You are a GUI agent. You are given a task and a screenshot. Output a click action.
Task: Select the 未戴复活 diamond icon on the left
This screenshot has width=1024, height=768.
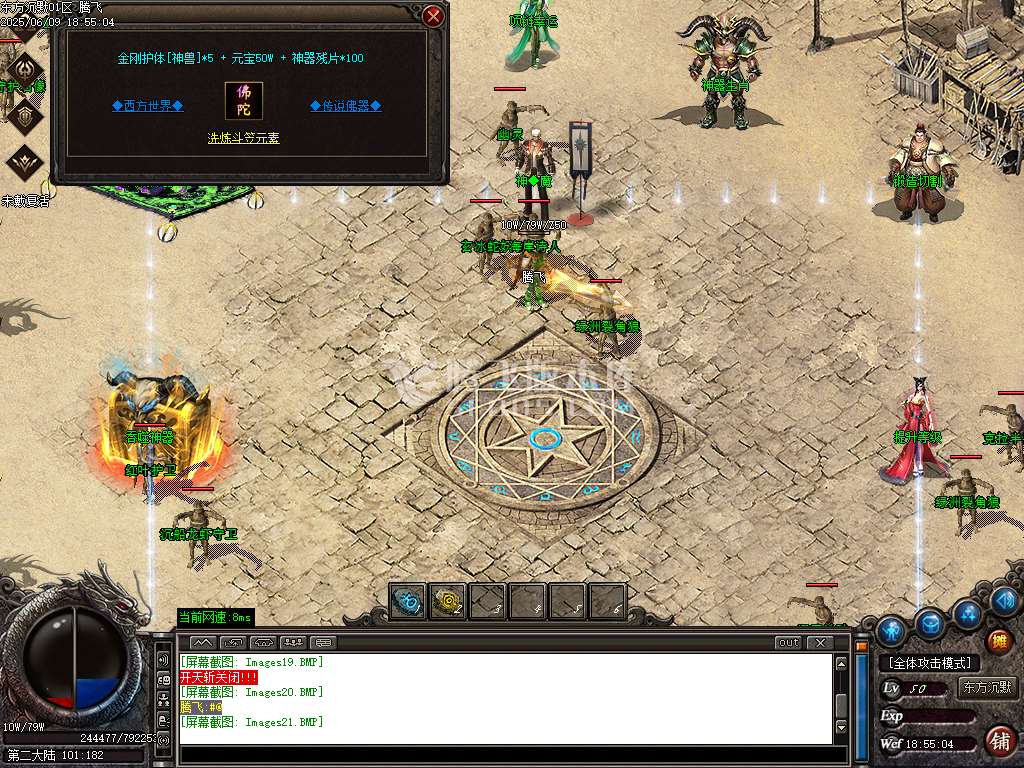(x=25, y=163)
